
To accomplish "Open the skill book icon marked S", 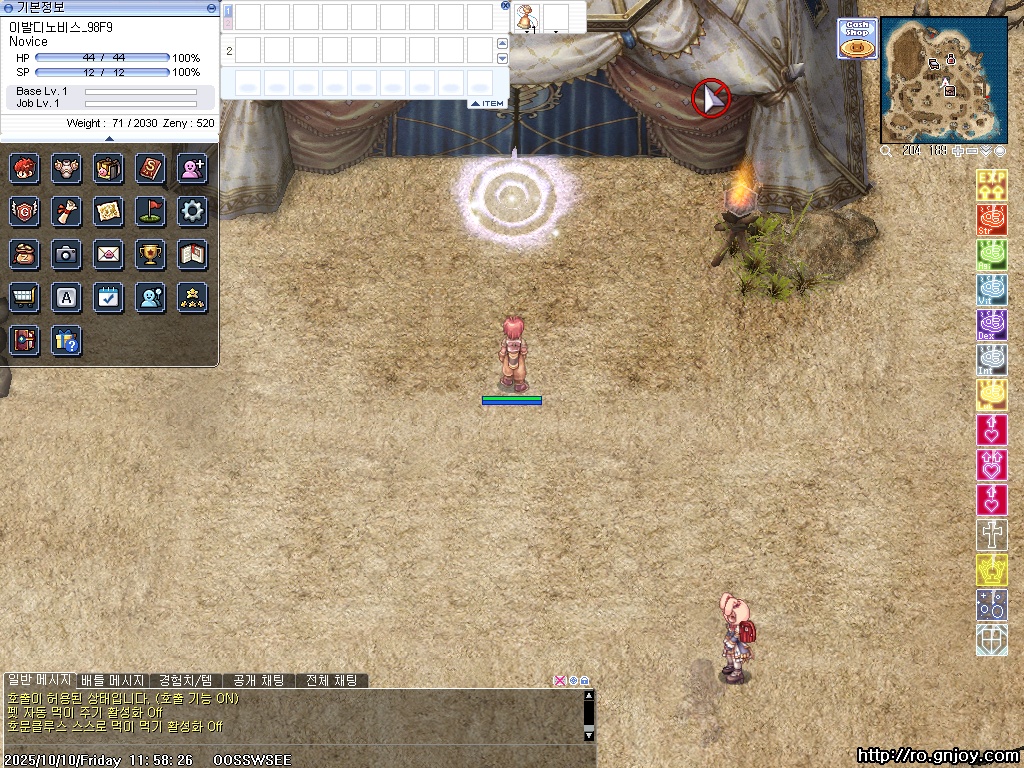I will click(x=150, y=168).
